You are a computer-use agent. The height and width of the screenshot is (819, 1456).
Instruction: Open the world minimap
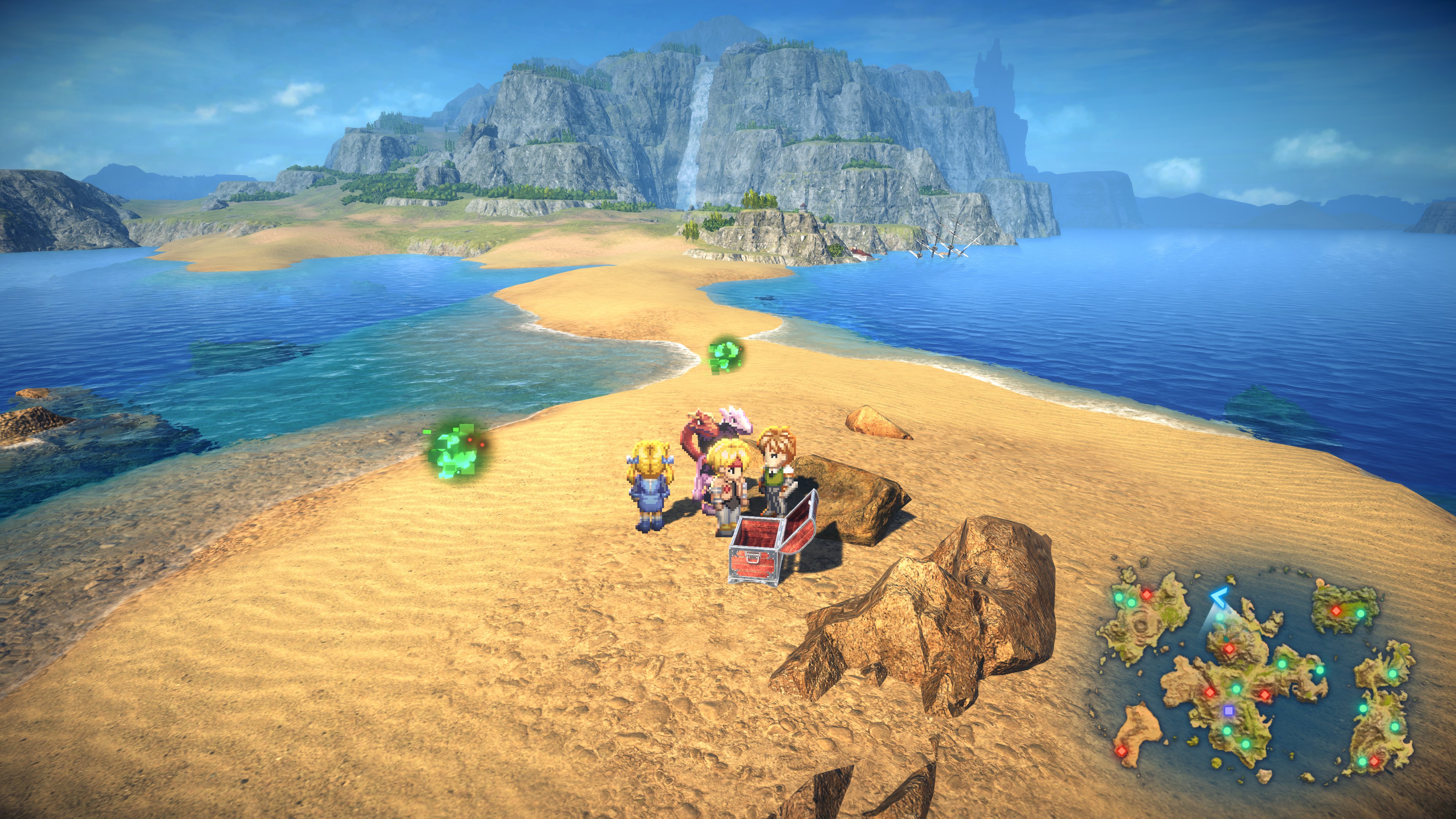(x=1255, y=678)
